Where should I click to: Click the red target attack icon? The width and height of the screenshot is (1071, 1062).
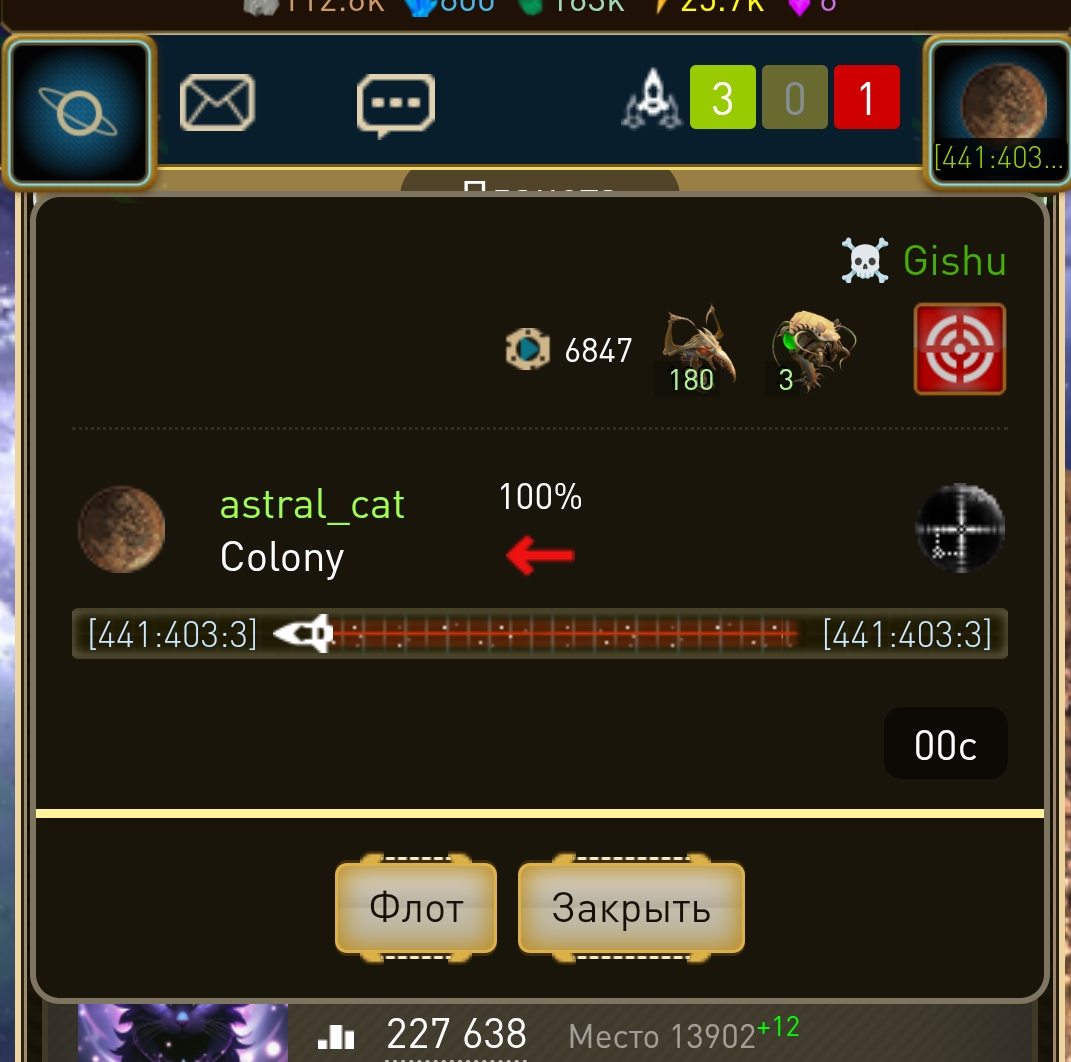tap(959, 349)
